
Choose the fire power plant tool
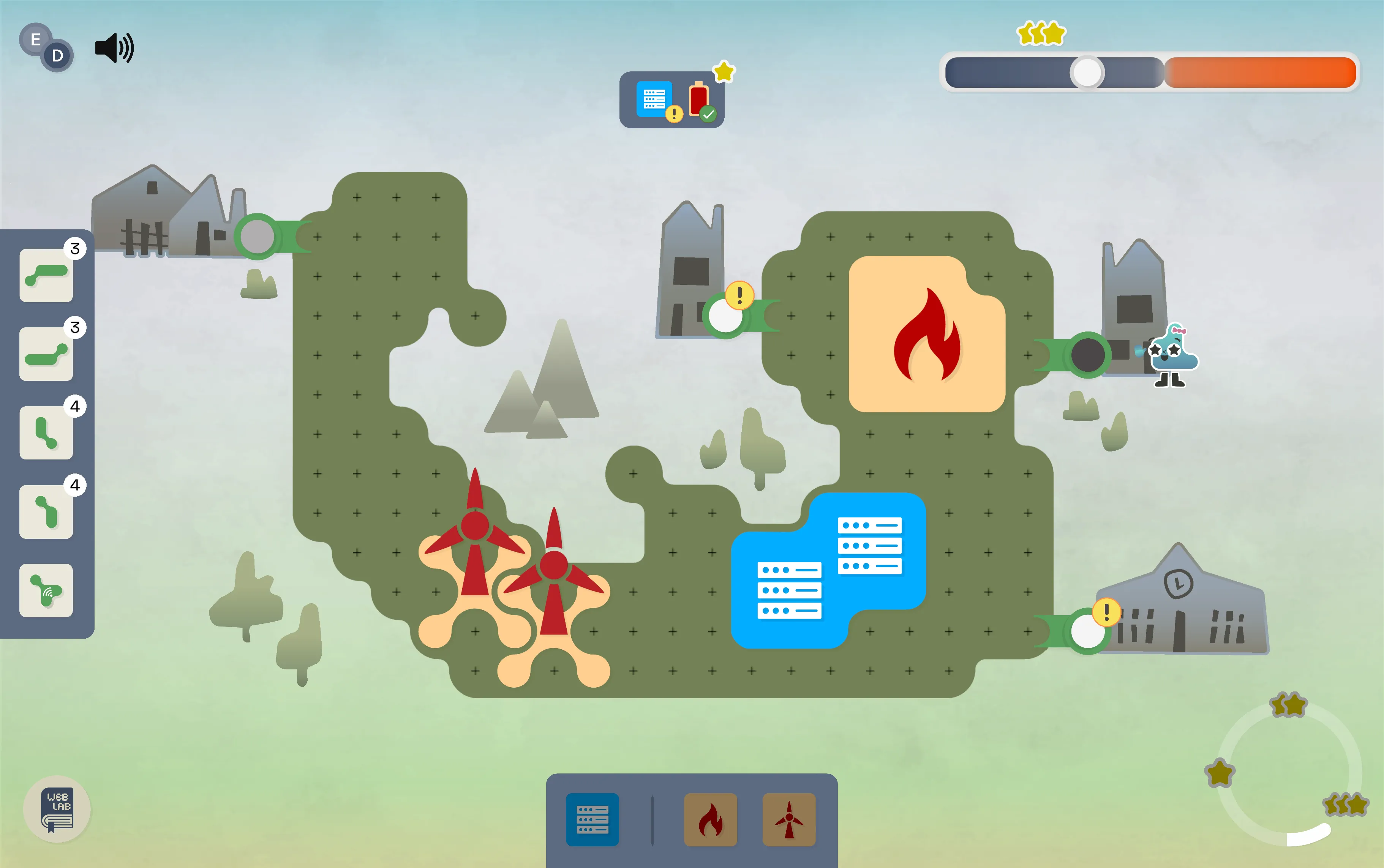[710, 819]
